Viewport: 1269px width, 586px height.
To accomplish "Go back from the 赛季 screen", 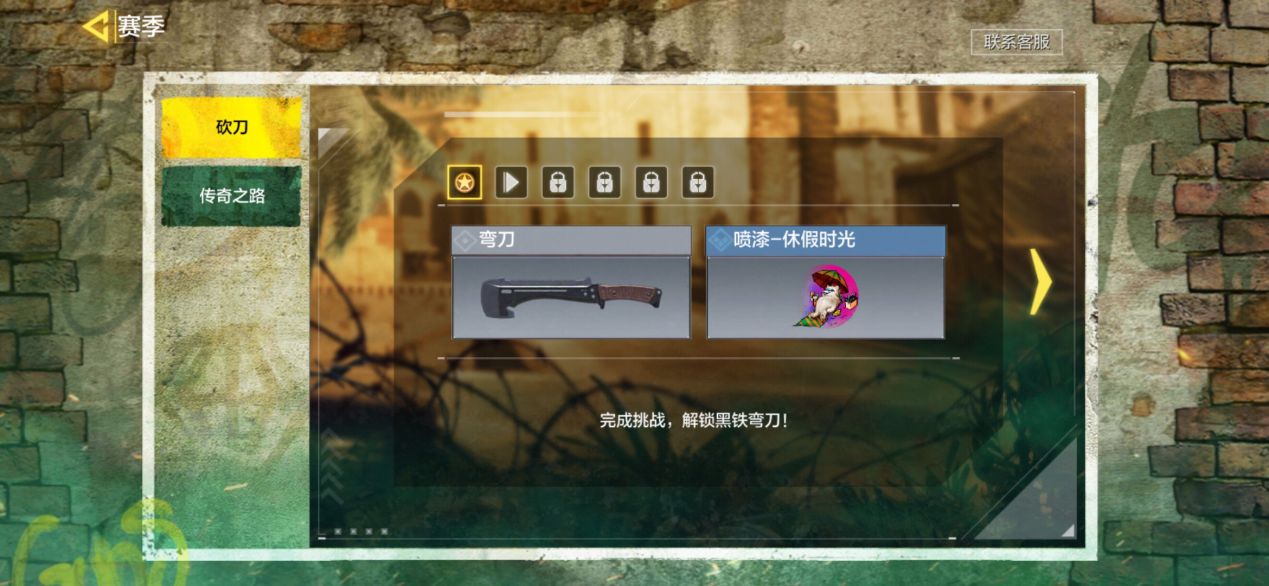I will [x=96, y=27].
